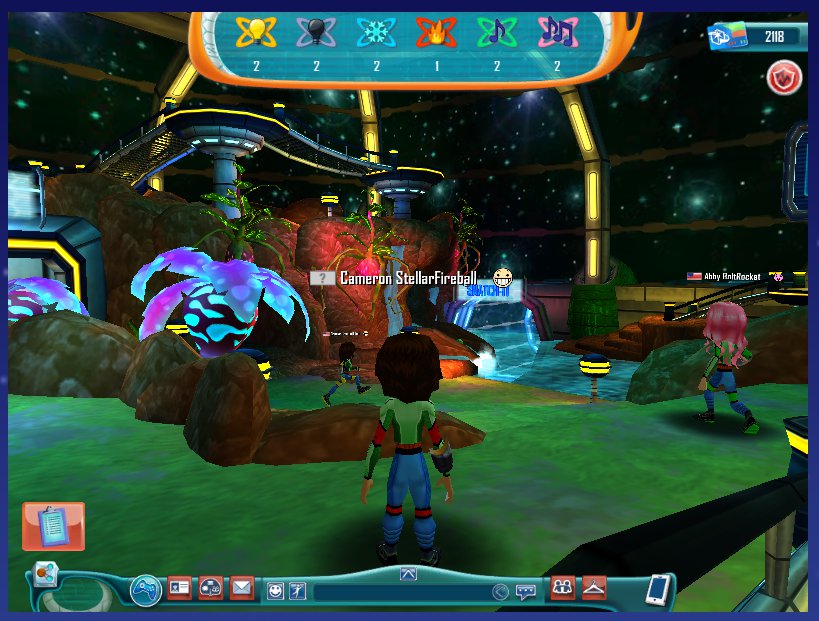Open the envelope mail button
Screen dimensions: 819x621
(242, 588)
